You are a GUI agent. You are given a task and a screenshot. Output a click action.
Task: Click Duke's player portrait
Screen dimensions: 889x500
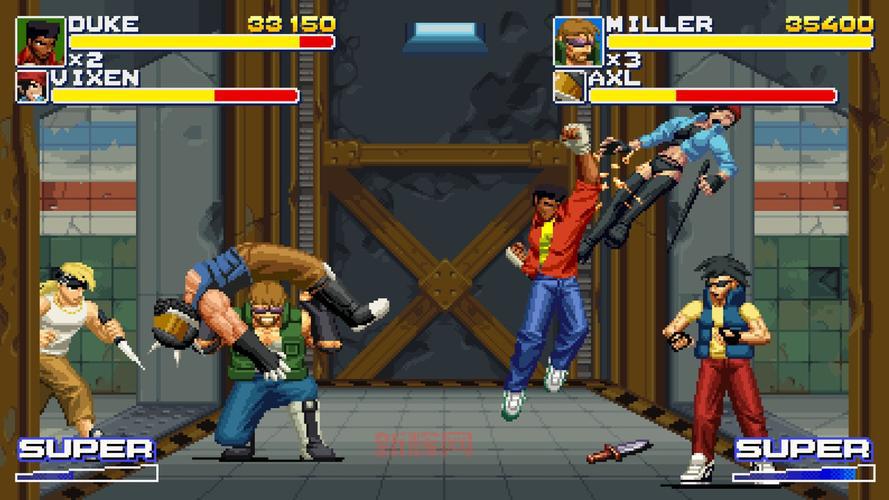[41, 41]
